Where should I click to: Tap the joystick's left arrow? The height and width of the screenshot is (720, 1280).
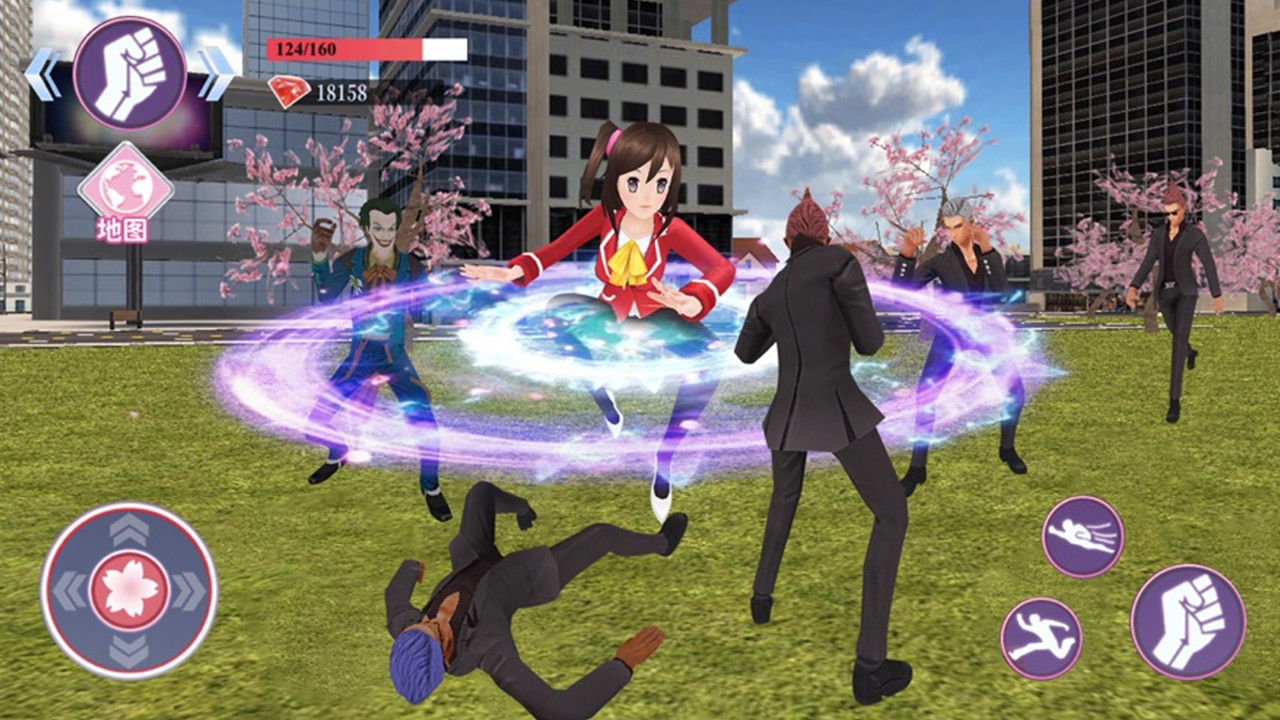(x=68, y=591)
